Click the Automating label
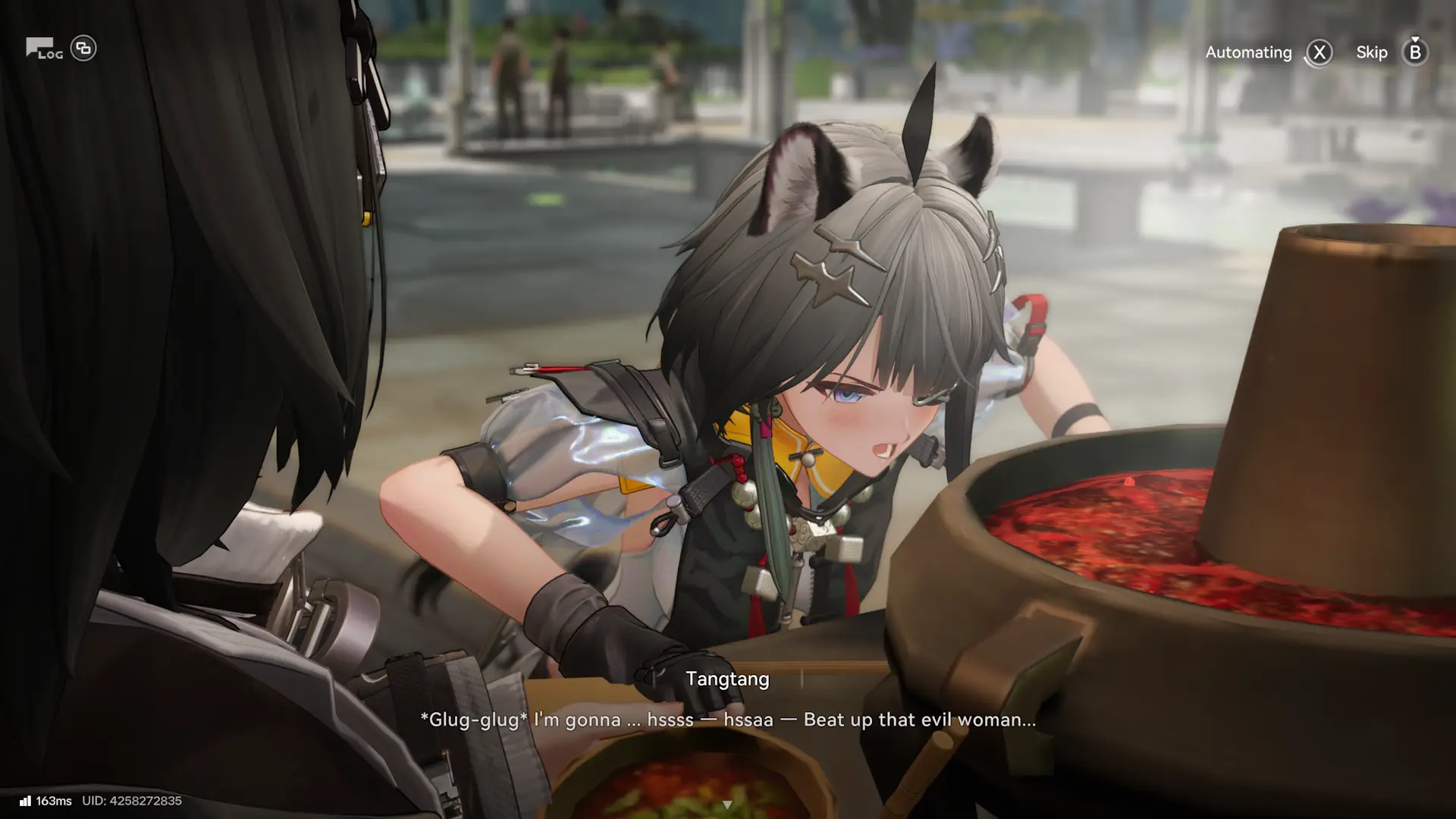The height and width of the screenshot is (819, 1456). 1248,52
